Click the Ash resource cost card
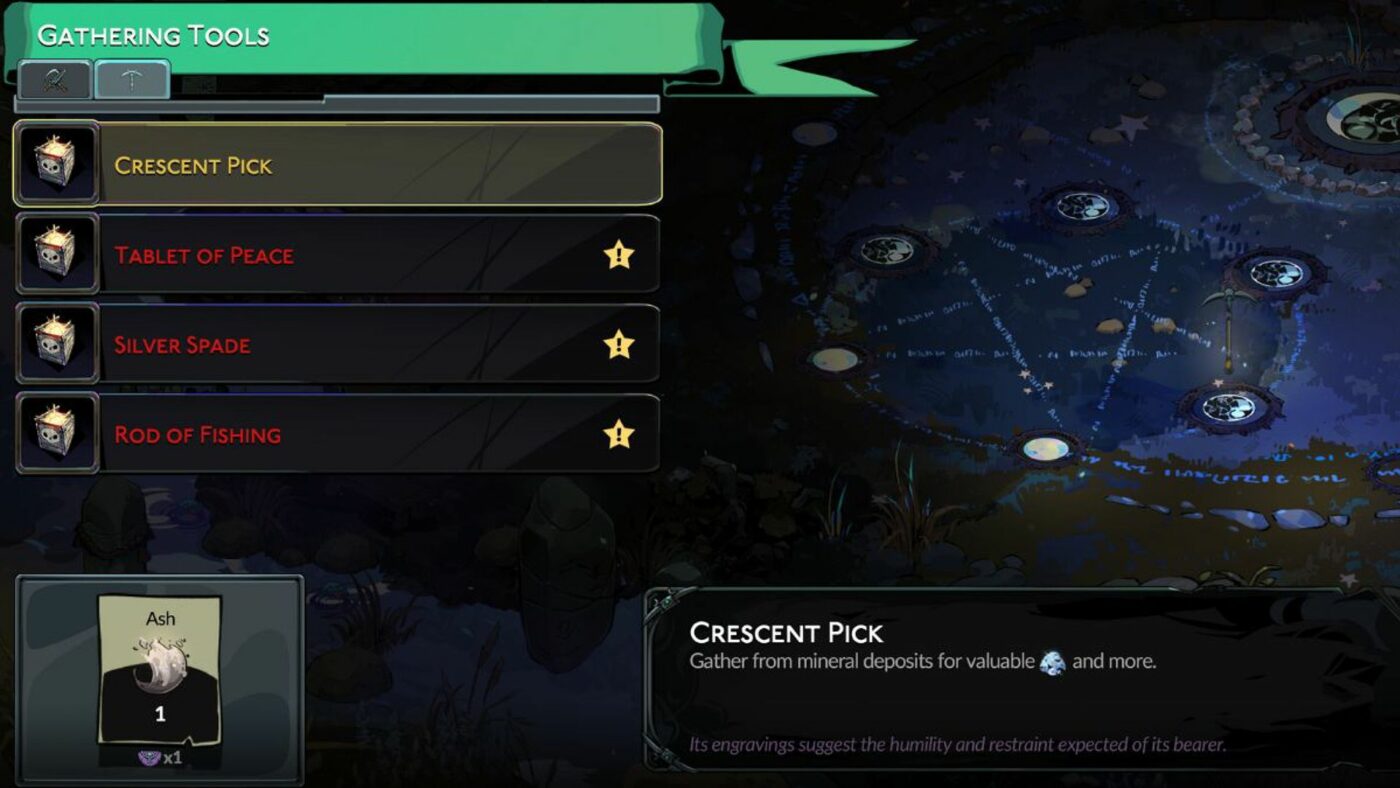1400x788 pixels. point(160,672)
